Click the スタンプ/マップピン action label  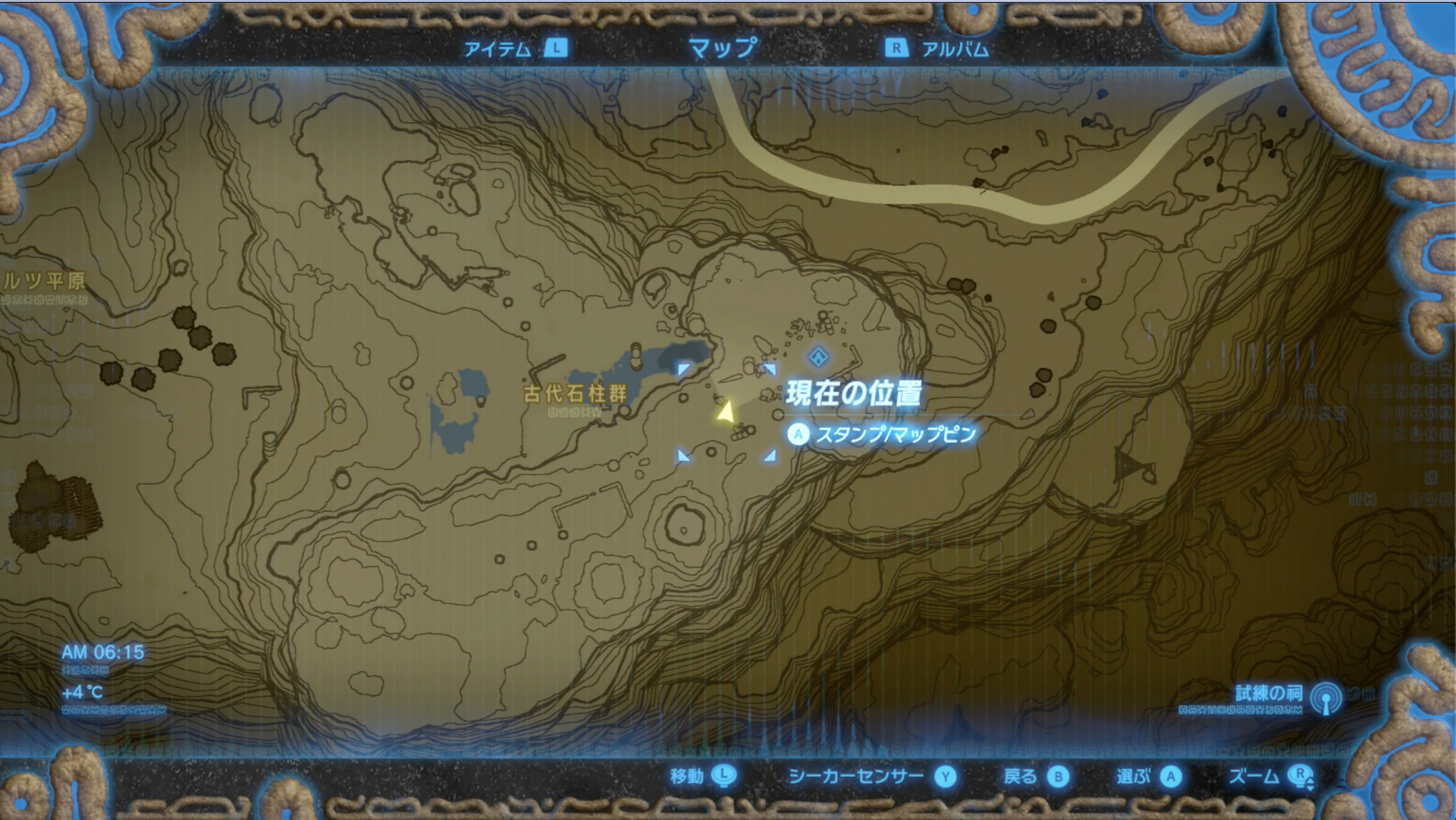coord(895,435)
